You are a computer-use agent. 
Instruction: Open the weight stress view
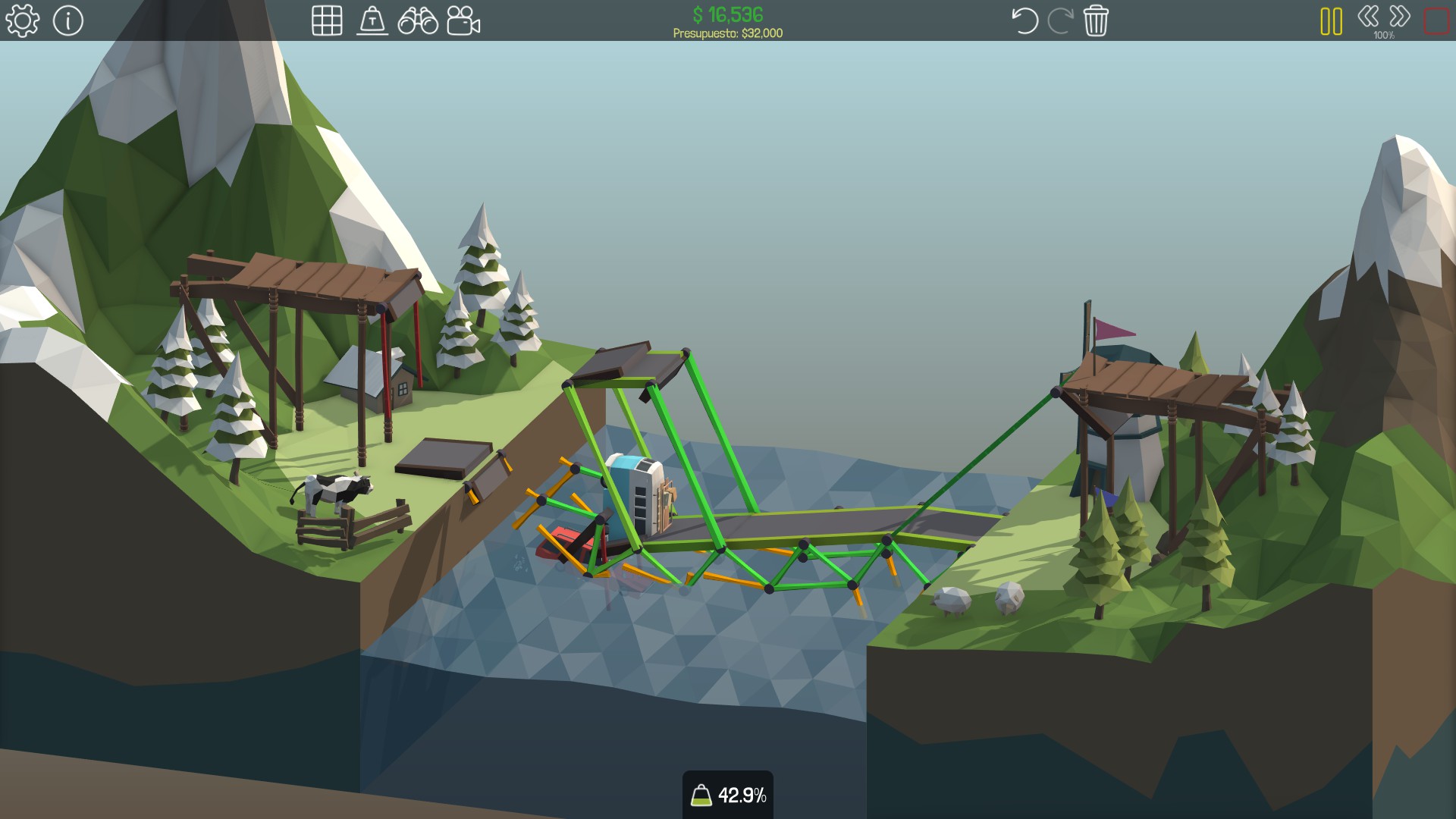(372, 20)
